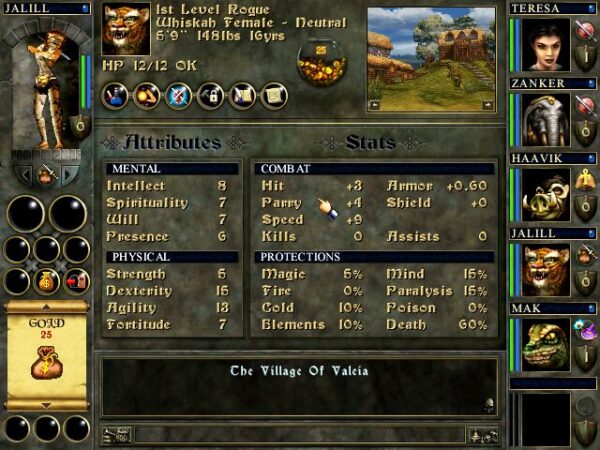Open the potion flask character tab
This screenshot has width=600, height=450.
pos(116,96)
